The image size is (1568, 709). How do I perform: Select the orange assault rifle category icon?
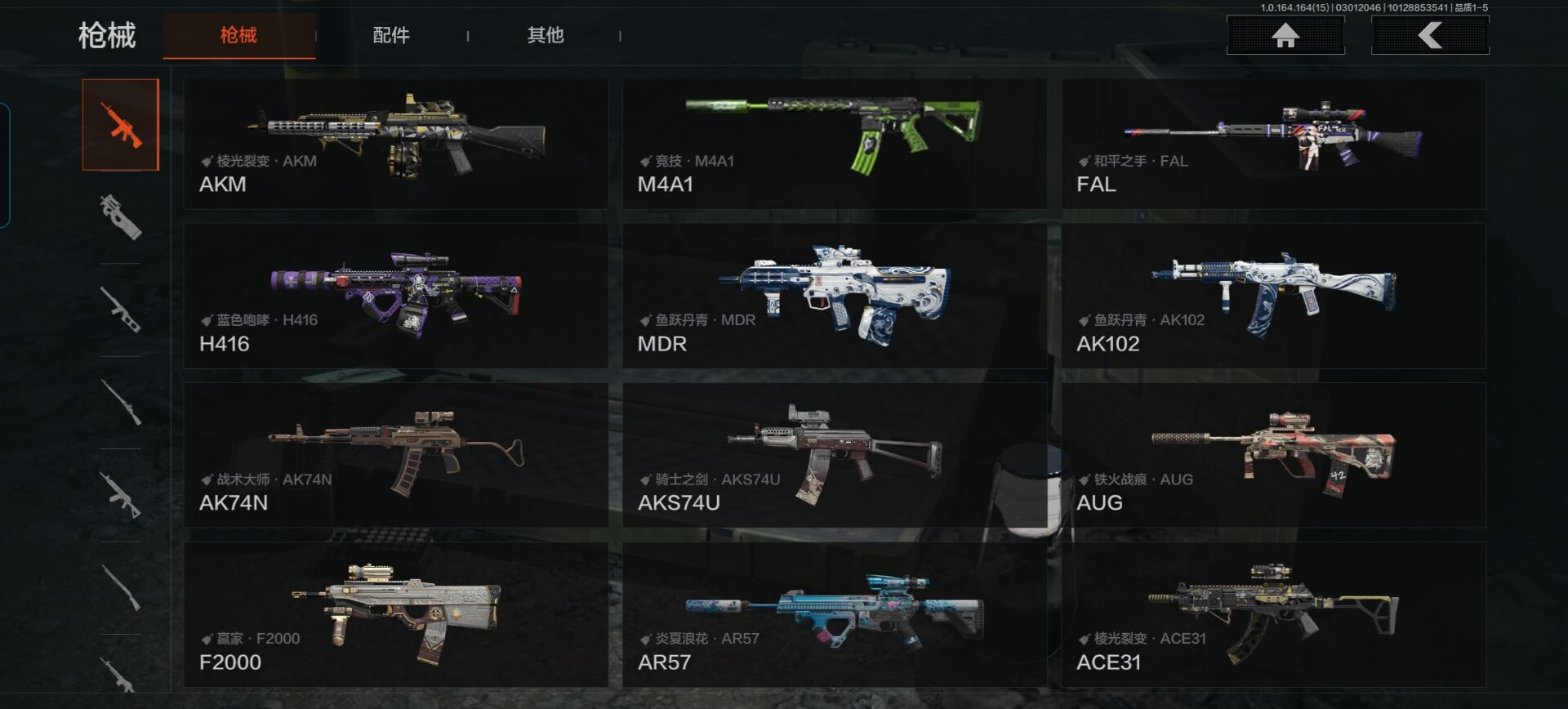(121, 125)
